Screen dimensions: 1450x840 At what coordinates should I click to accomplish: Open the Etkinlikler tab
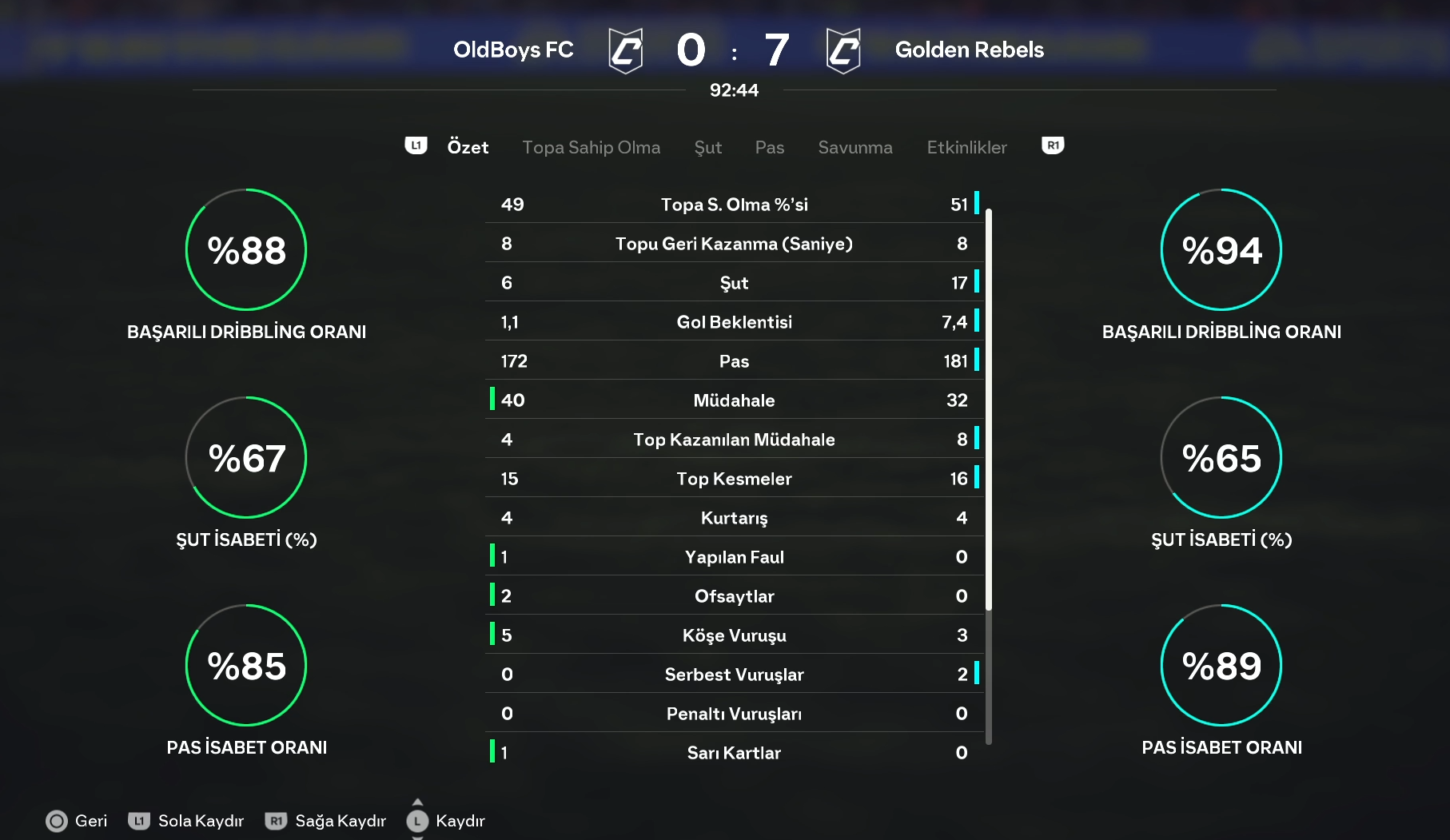pyautogui.click(x=966, y=147)
